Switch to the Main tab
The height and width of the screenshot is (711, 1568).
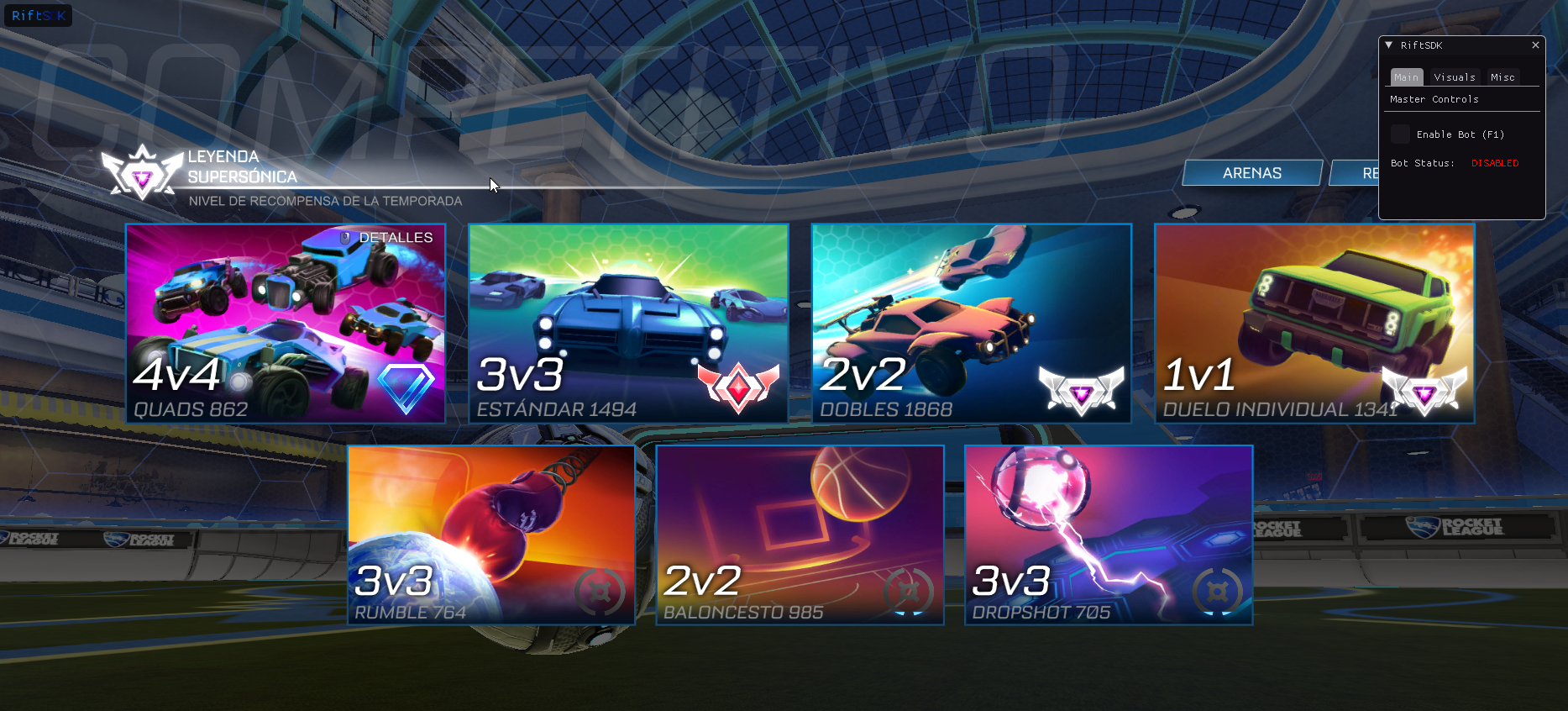click(x=1406, y=77)
